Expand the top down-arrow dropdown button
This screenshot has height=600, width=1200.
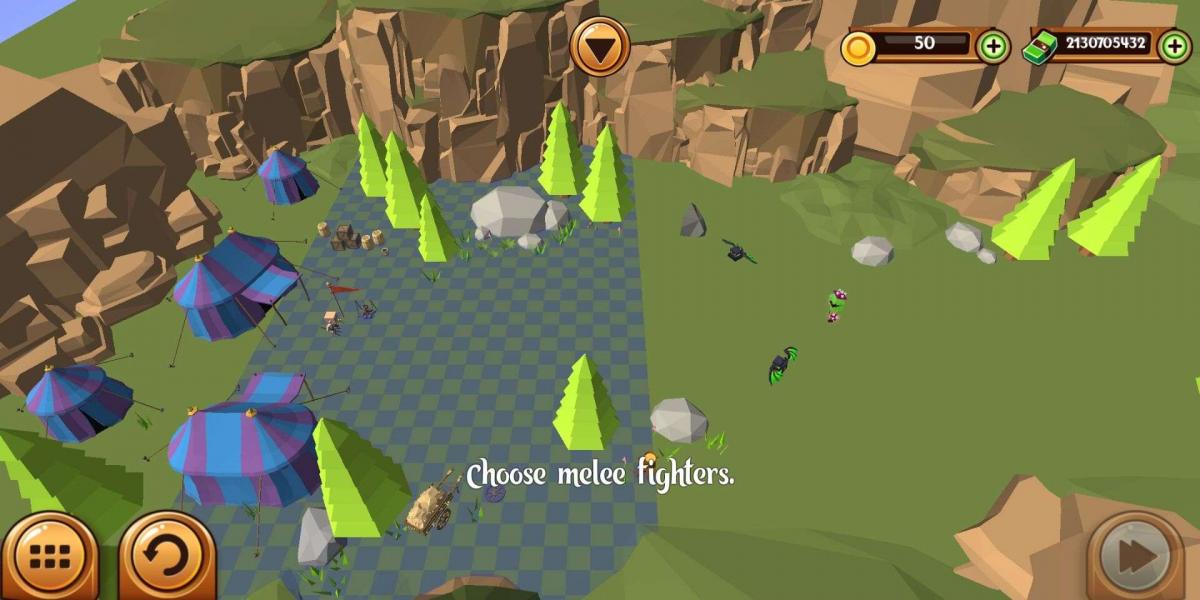tap(600, 47)
